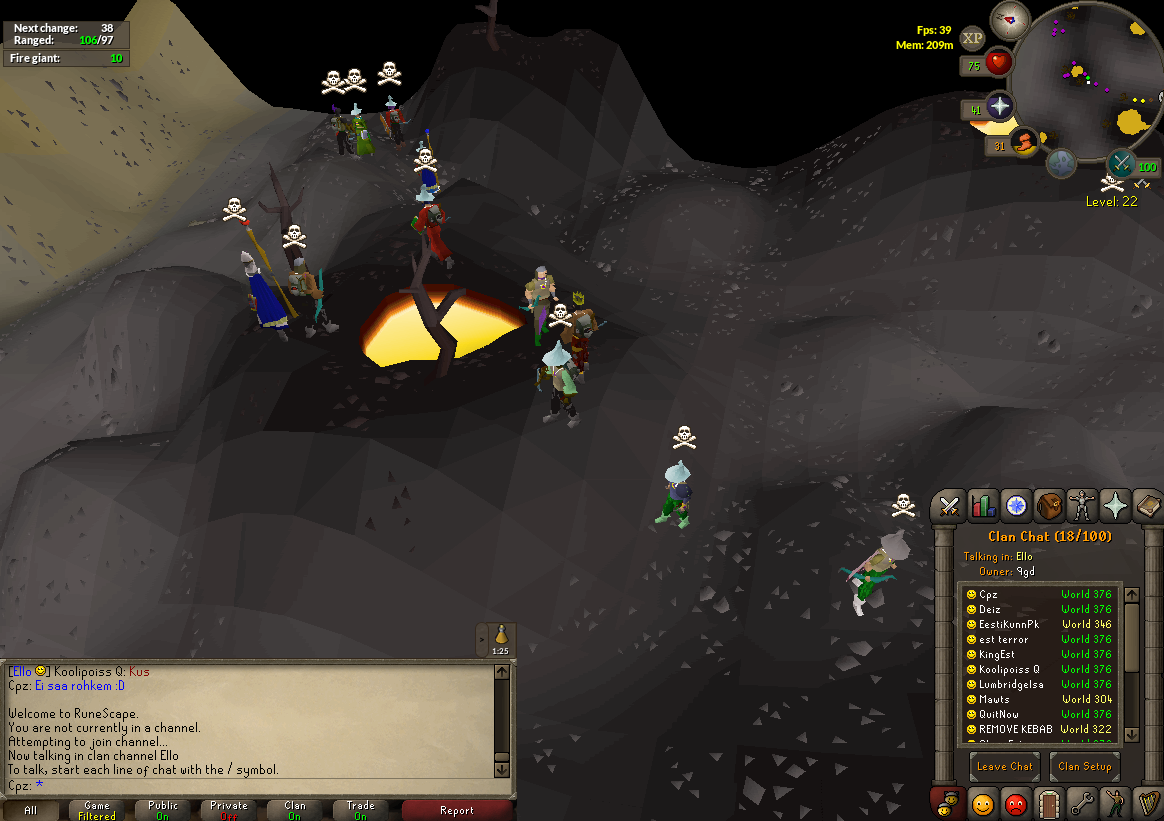Click the compass to face north
The width and height of the screenshot is (1164, 821).
pos(1010,19)
